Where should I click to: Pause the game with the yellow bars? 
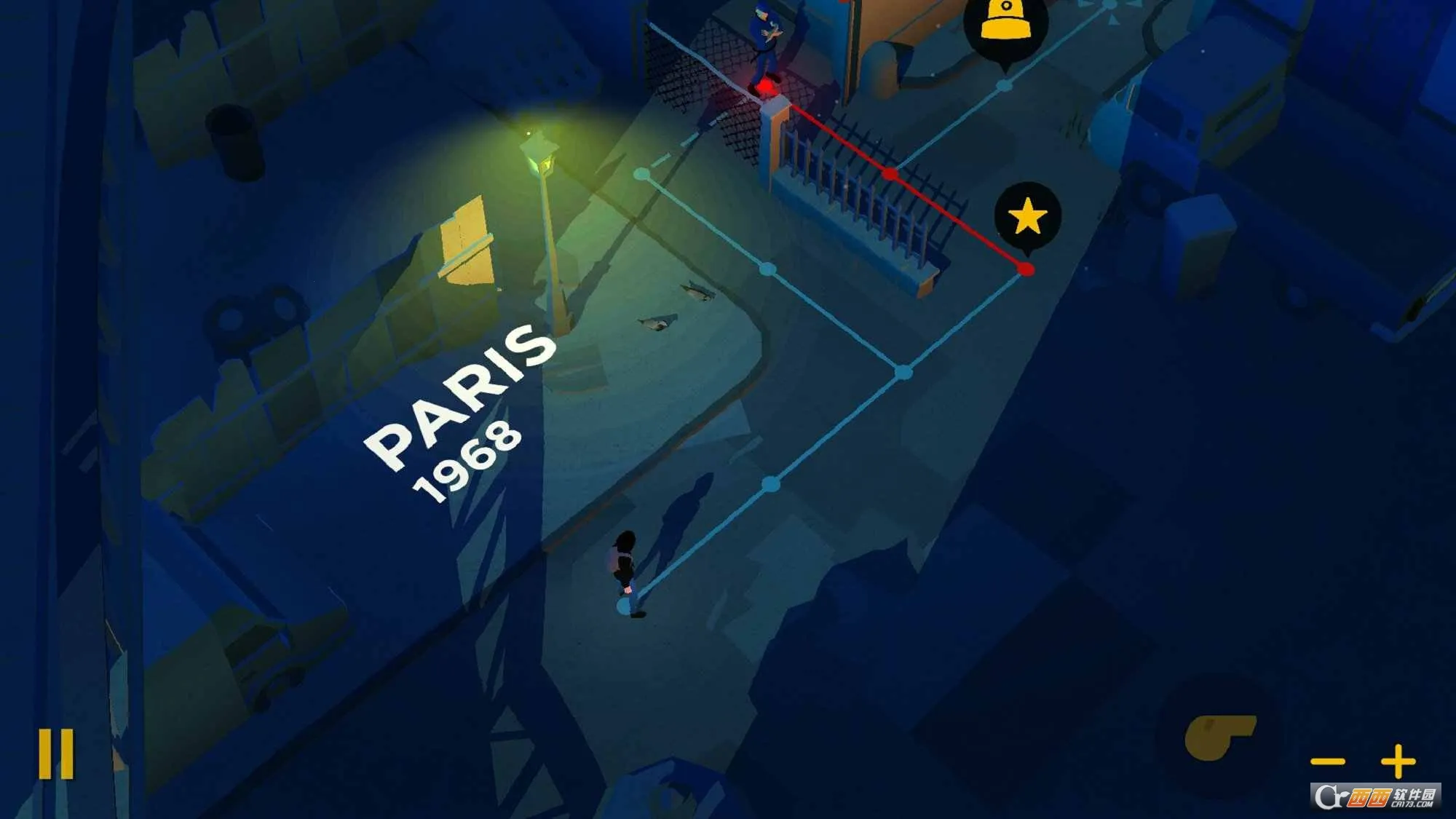click(x=56, y=754)
